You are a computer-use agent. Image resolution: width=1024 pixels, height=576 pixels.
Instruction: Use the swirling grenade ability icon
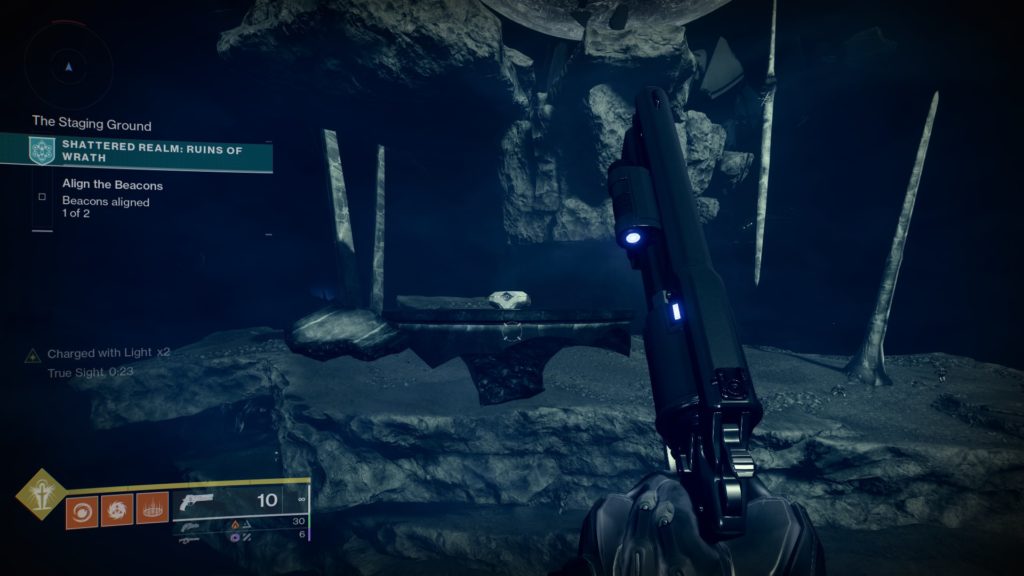pos(81,511)
